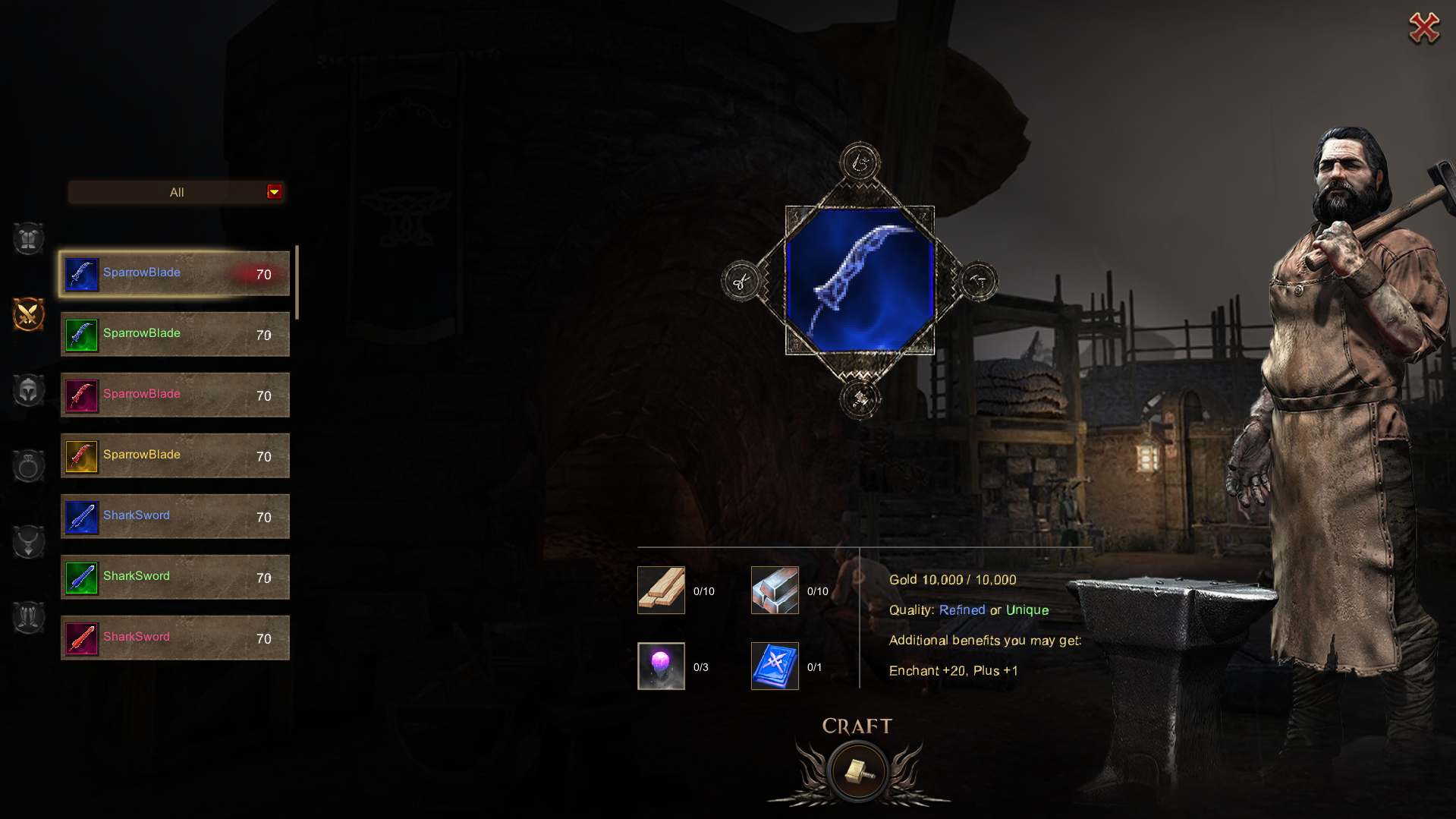This screenshot has width=1456, height=819.
Task: Pick the pink SharkSword recipe
Action: point(175,638)
